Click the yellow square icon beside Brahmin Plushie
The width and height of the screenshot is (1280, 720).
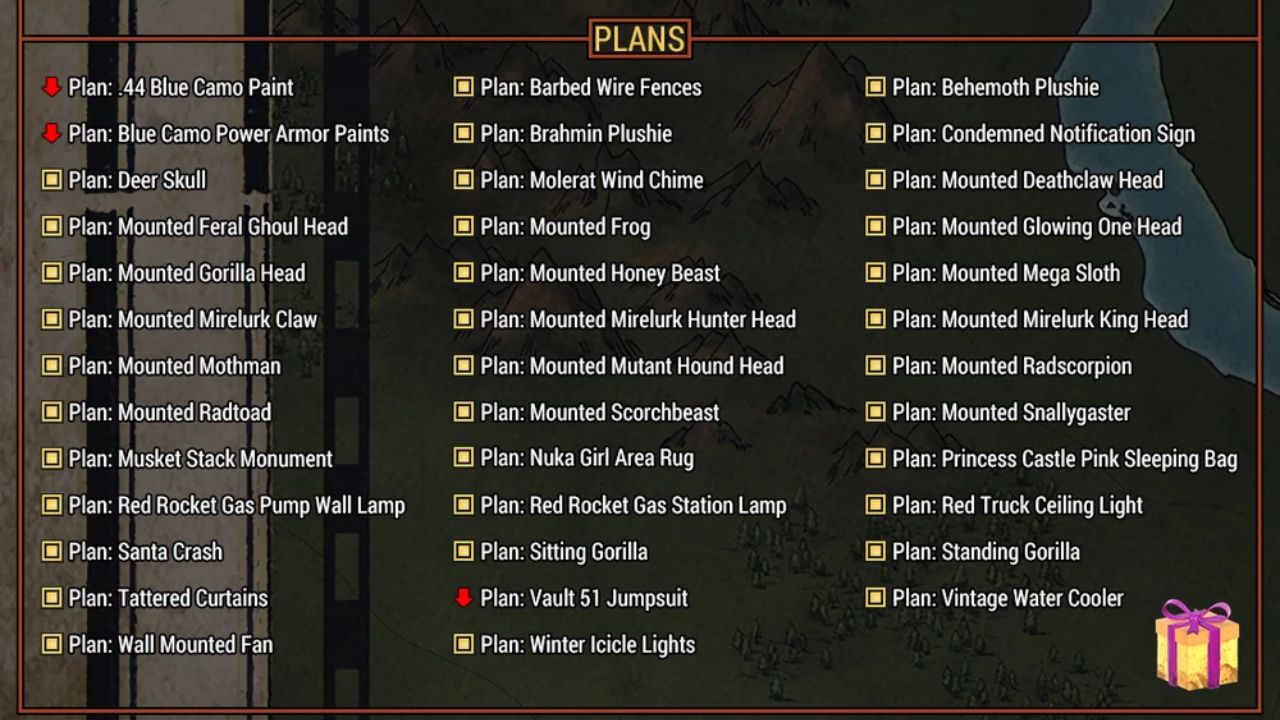[x=463, y=134]
